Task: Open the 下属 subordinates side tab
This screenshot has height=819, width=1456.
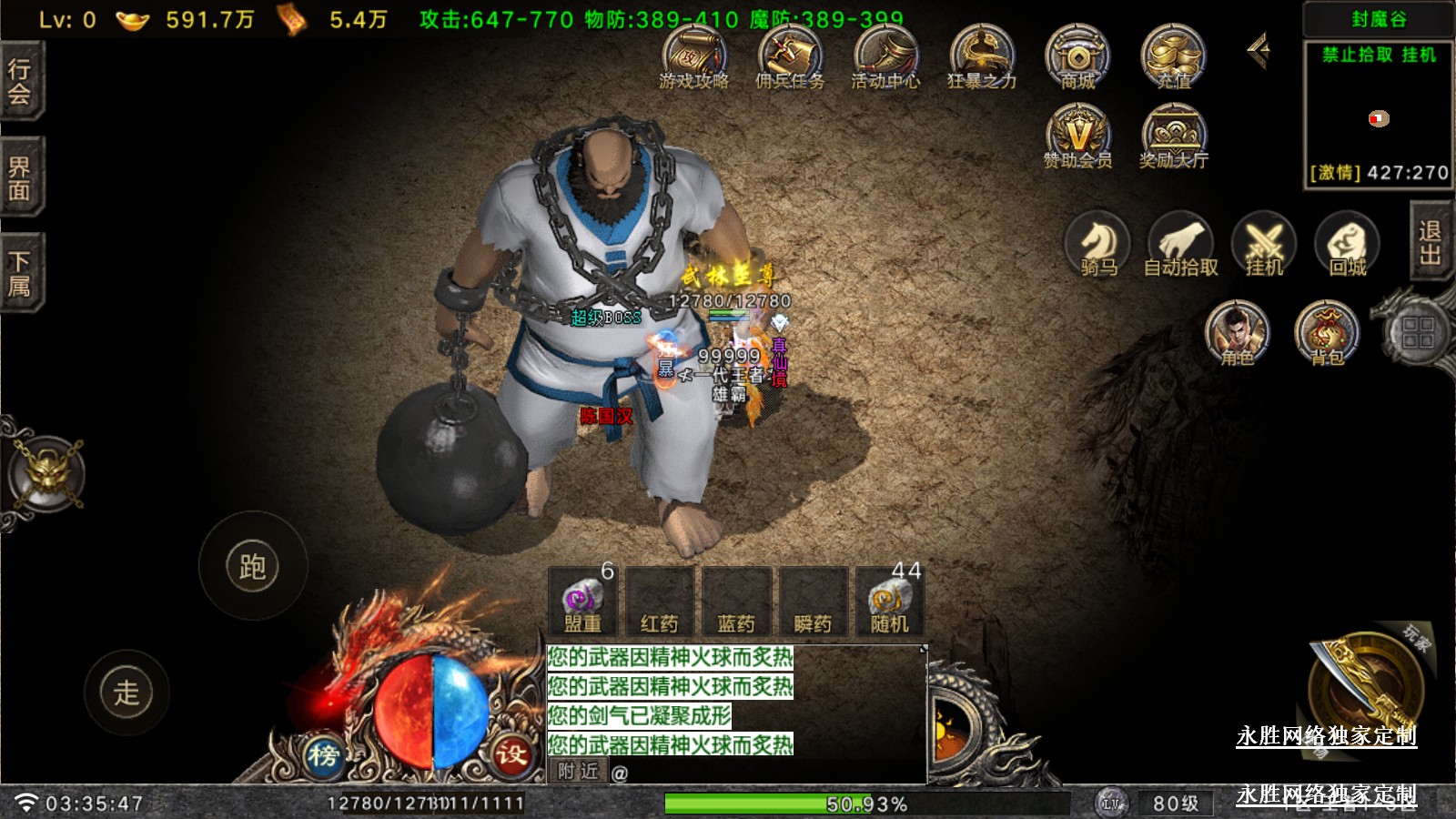Action: [20, 273]
